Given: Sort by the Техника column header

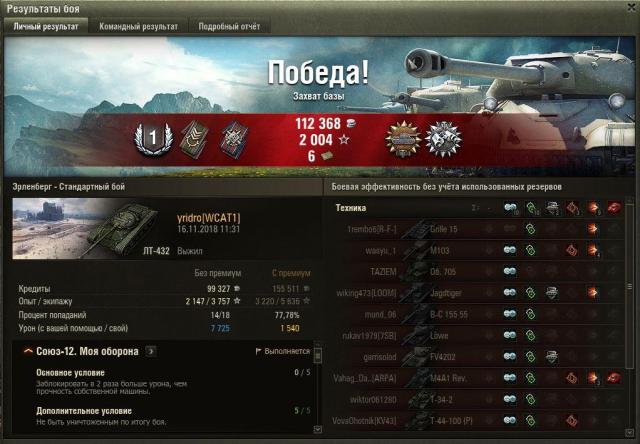Looking at the screenshot, I should click(x=351, y=208).
